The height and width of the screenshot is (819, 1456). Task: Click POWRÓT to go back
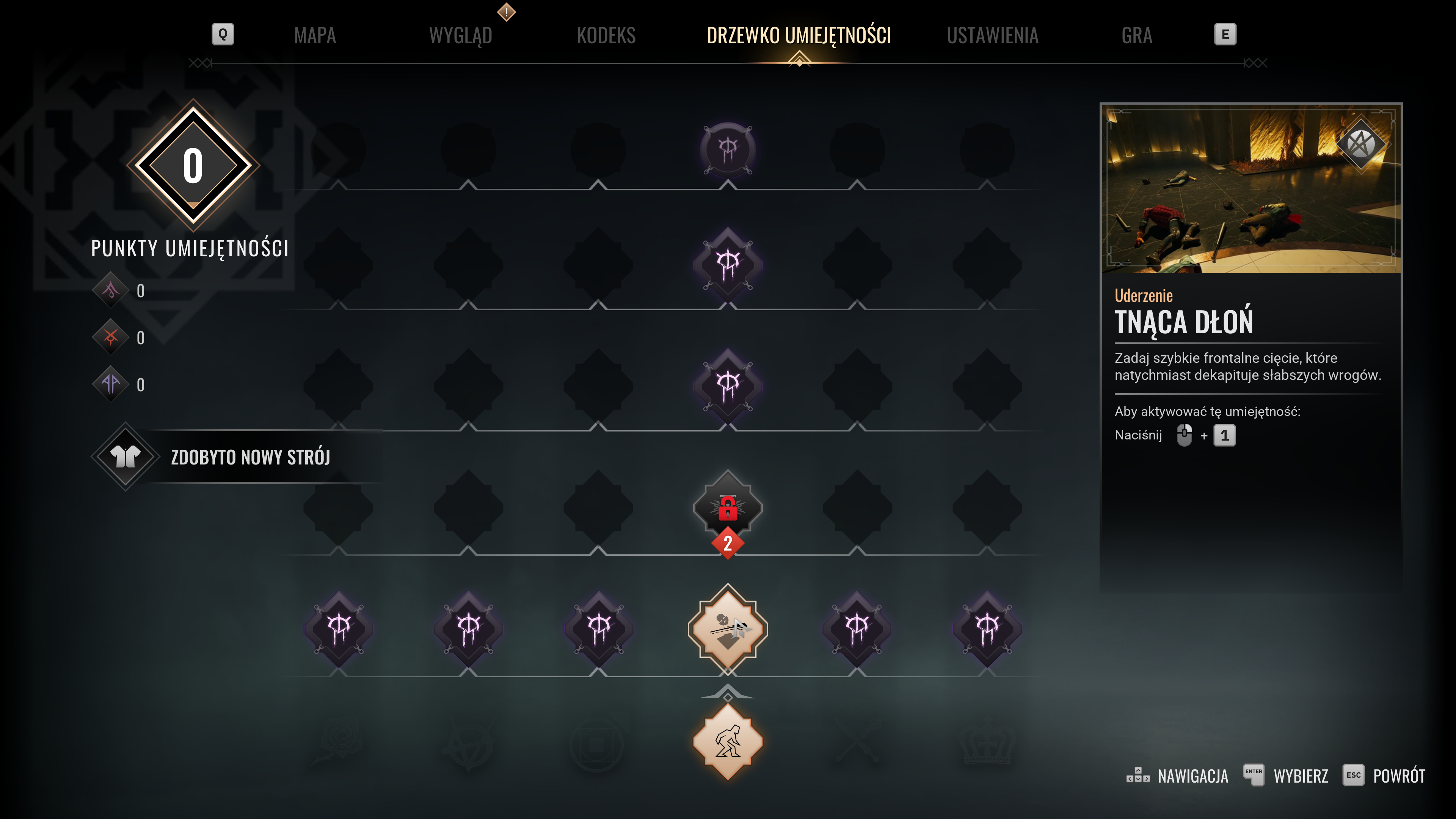click(x=1398, y=776)
